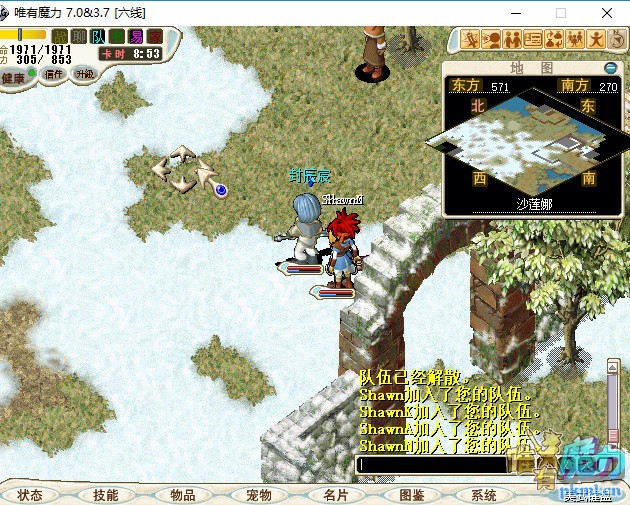The image size is (630, 505).
Task: Click the business card action icon
Action: (x=533, y=39)
